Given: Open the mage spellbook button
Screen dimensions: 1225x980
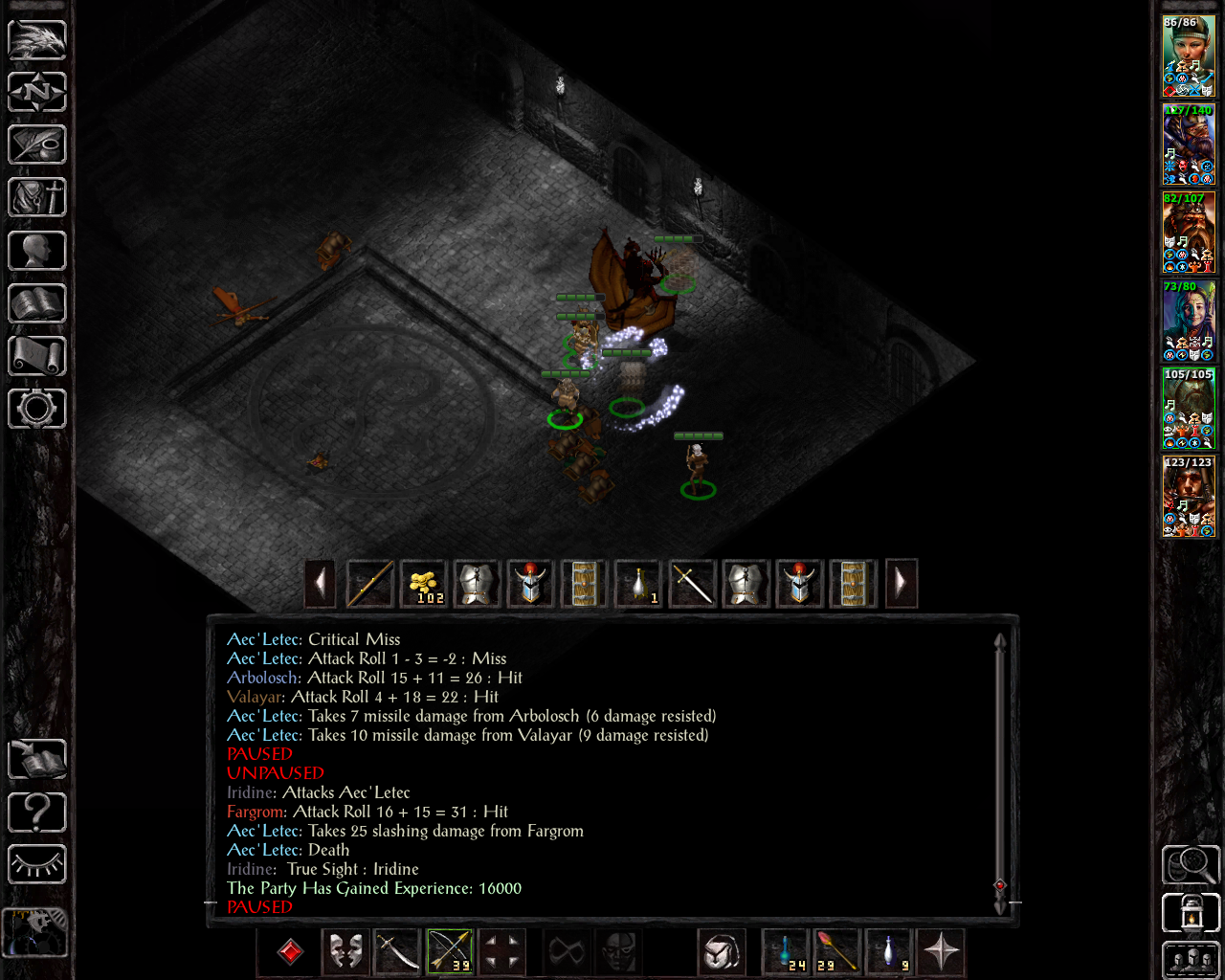Looking at the screenshot, I should point(37,304).
